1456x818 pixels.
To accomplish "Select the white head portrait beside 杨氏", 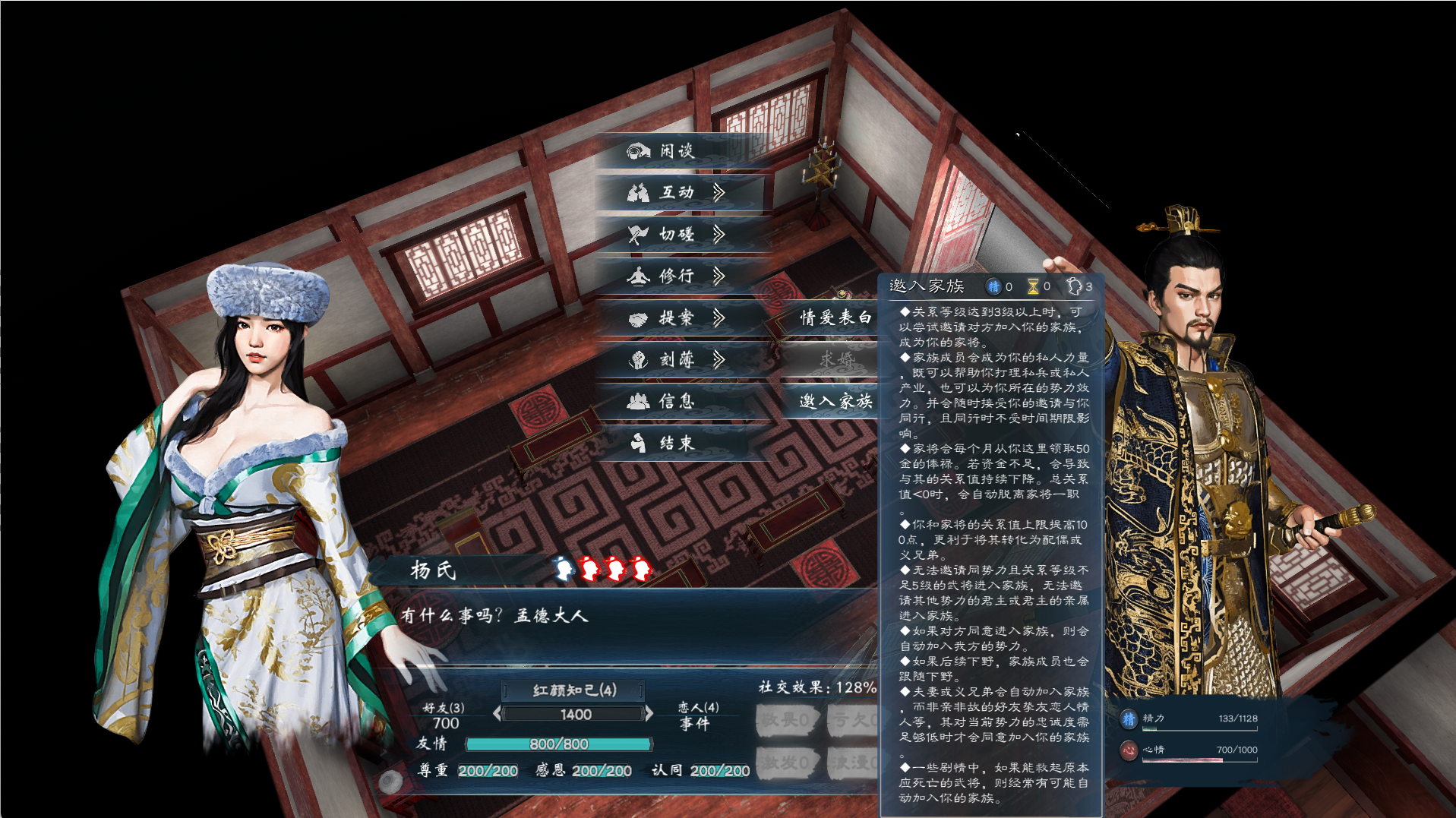I will coord(564,570).
